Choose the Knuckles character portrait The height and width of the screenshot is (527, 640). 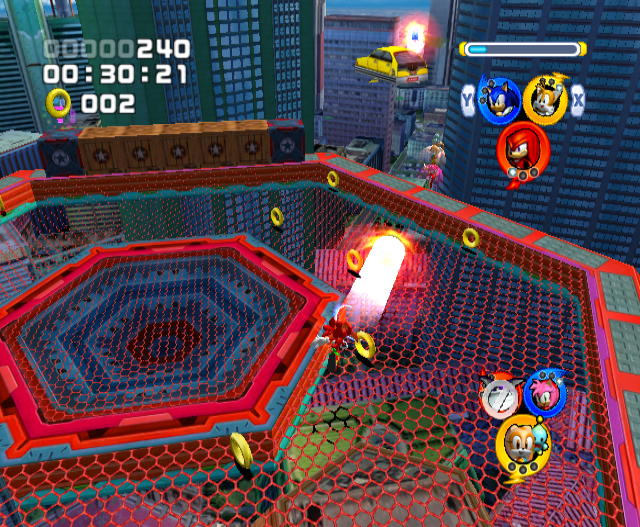click(522, 148)
